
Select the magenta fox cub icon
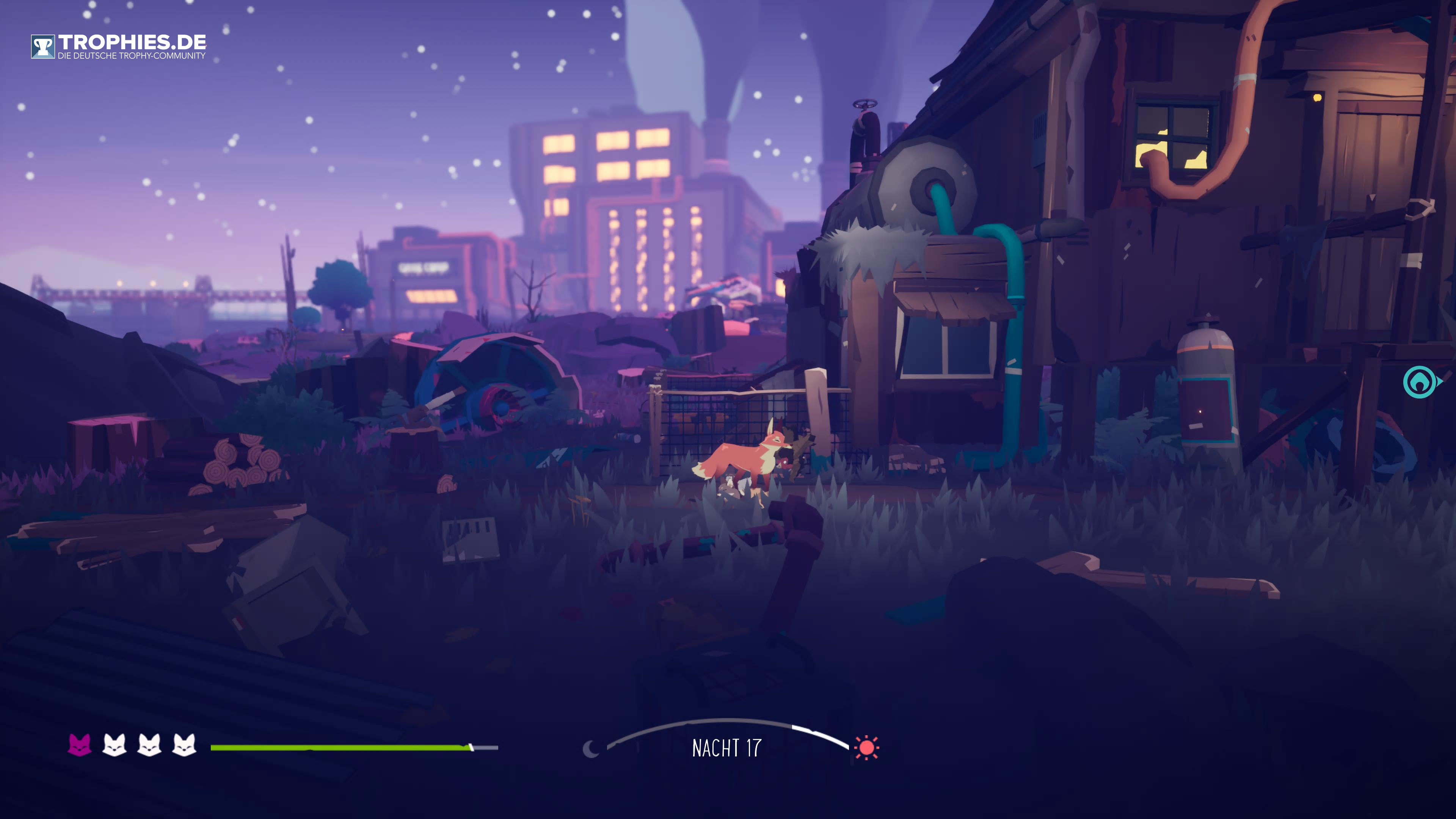pos(79,745)
